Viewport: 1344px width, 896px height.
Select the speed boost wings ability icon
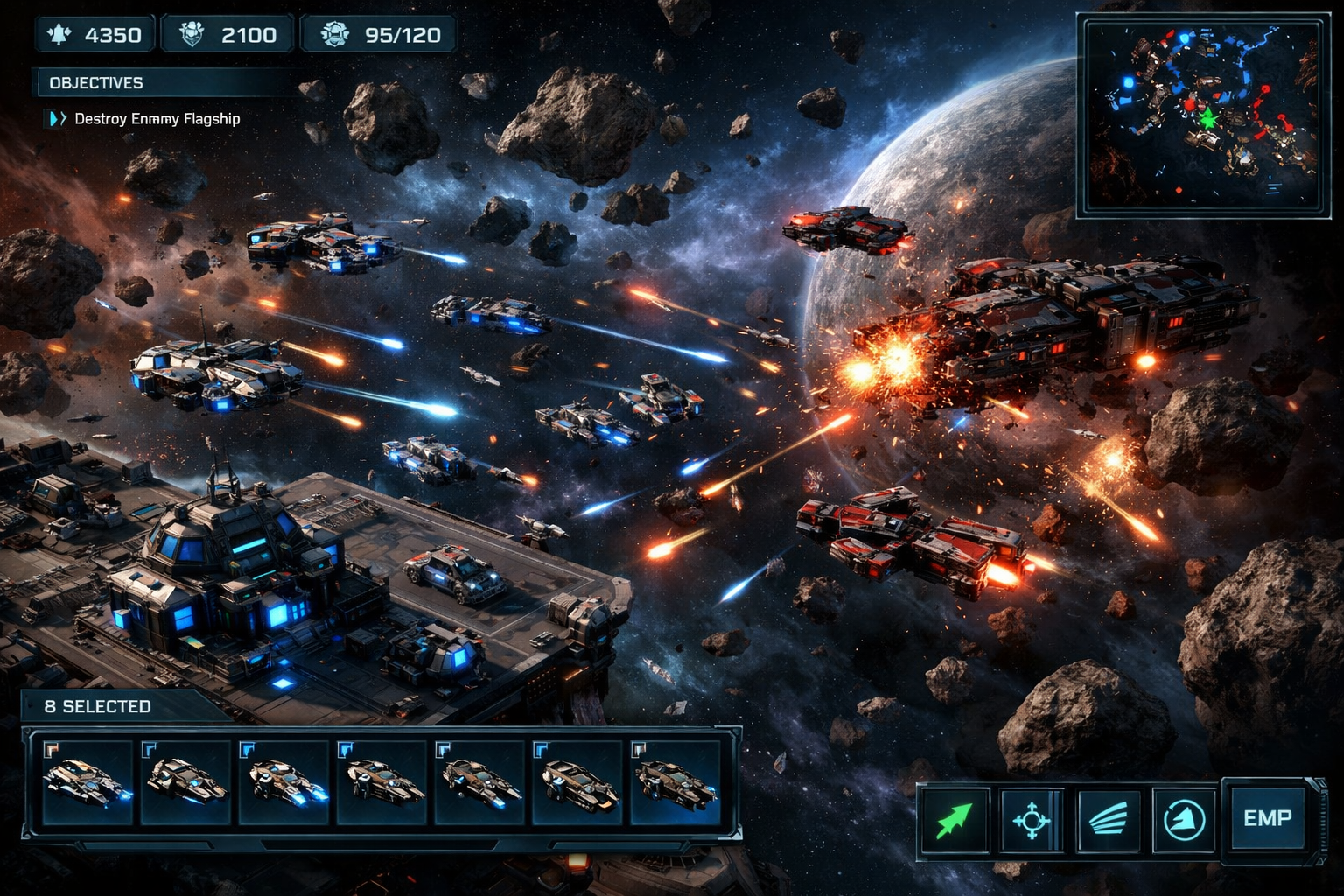coord(1108,821)
